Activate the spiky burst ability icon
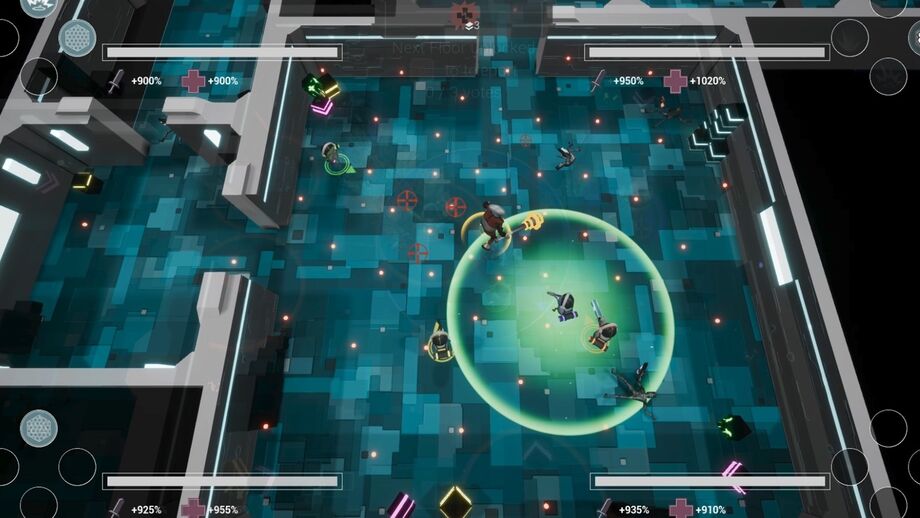Viewport: 920px width, 518px height. 40,6
